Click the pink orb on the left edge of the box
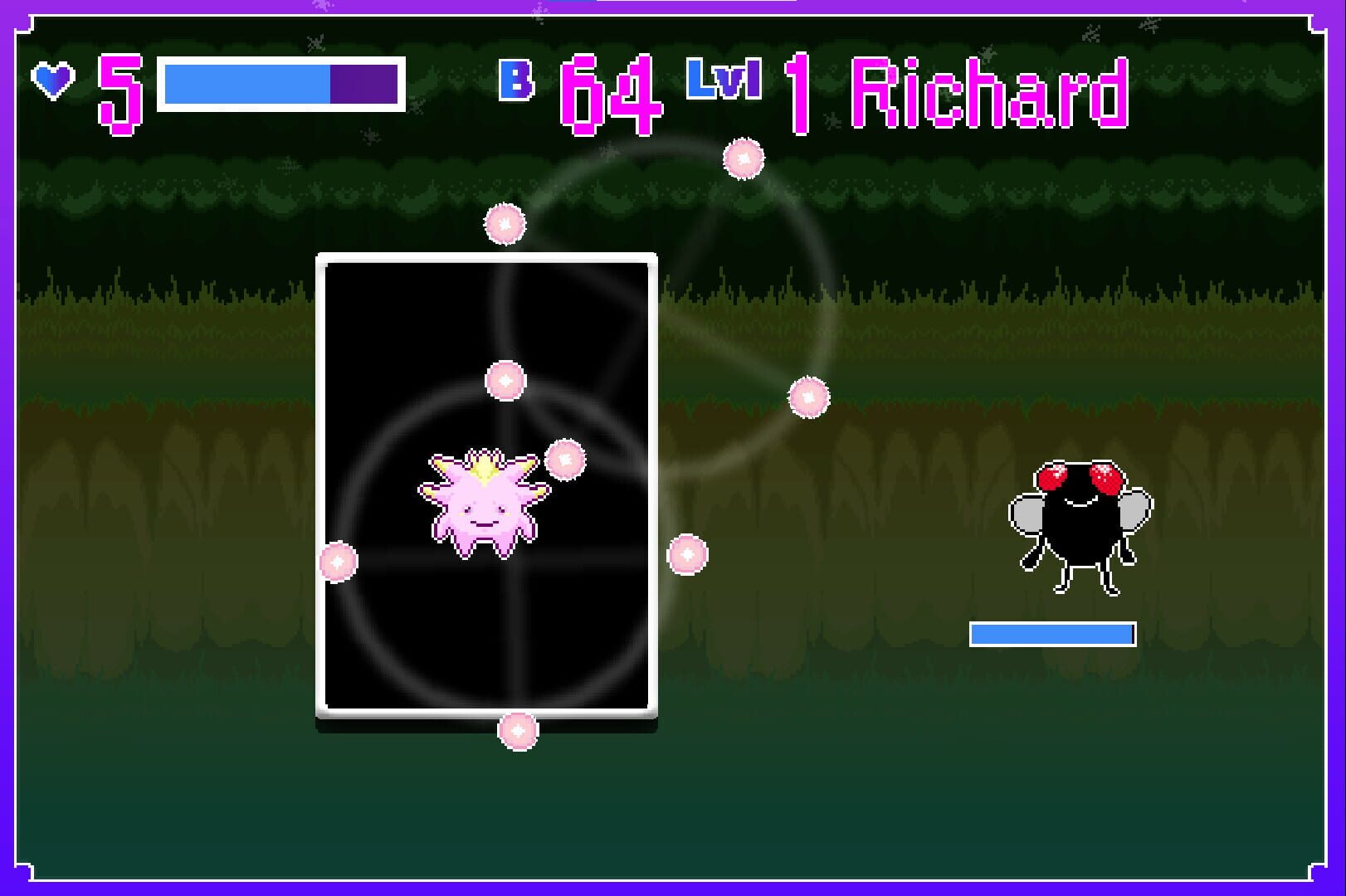Image resolution: width=1346 pixels, height=896 pixels. coord(335,563)
